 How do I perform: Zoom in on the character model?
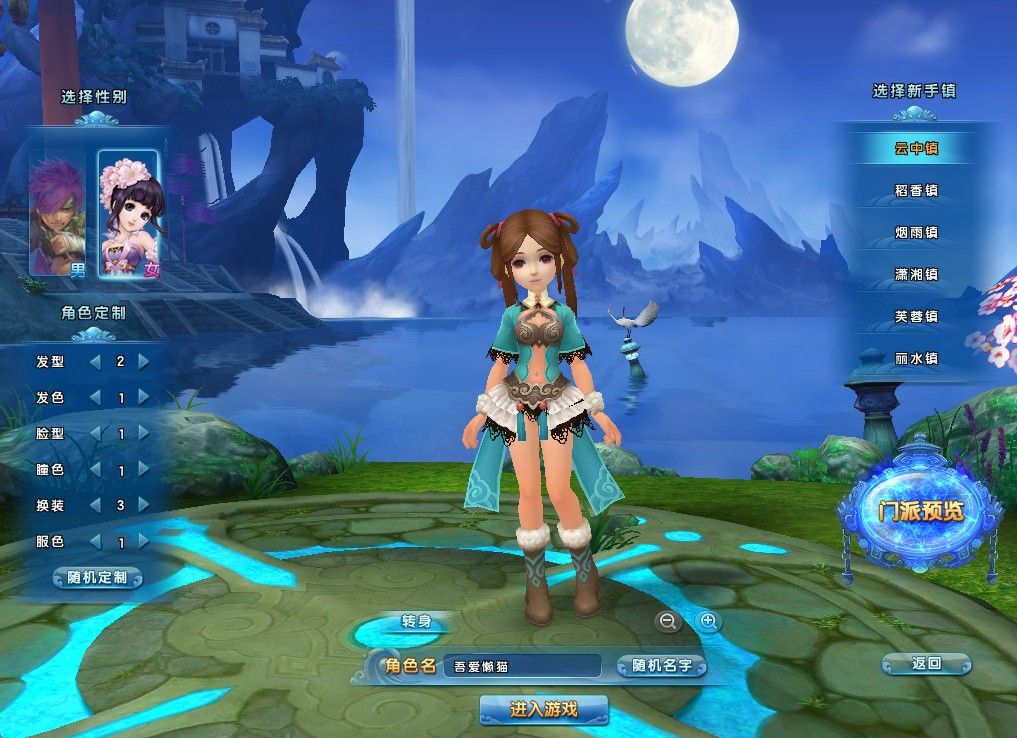click(x=709, y=622)
